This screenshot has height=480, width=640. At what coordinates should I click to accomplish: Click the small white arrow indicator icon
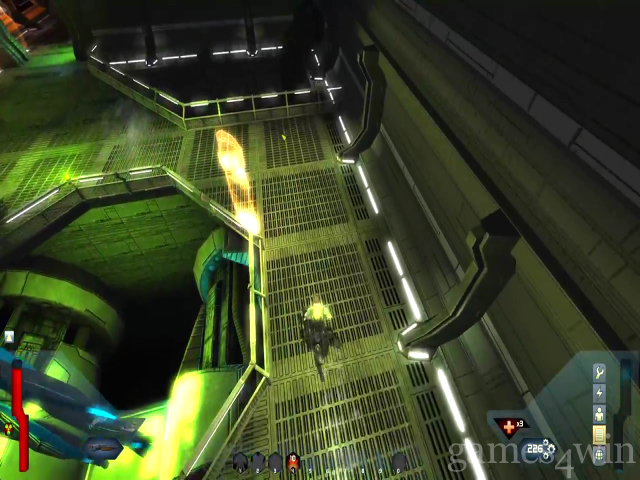(9, 337)
